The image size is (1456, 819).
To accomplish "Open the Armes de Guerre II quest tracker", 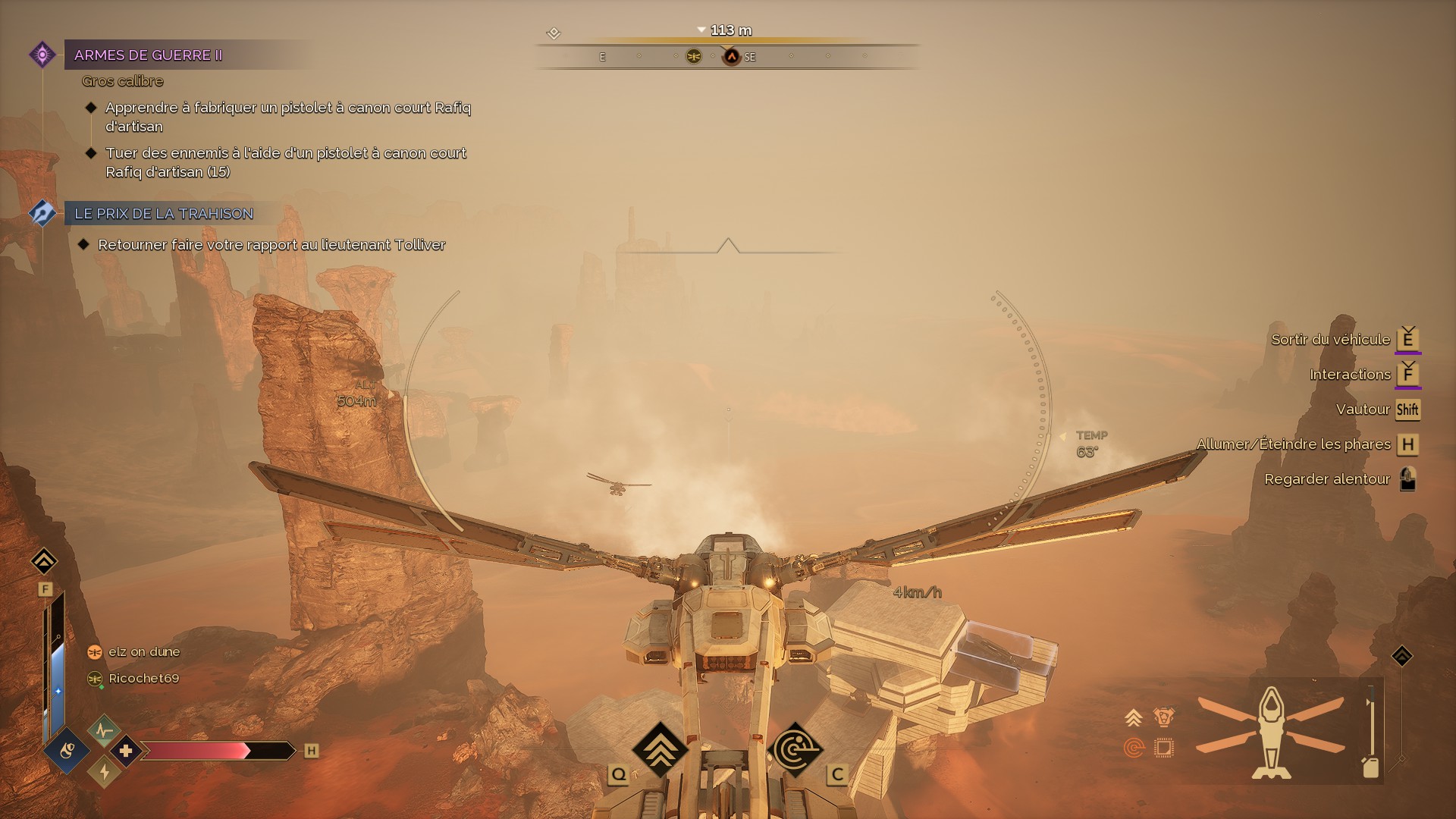I will pos(148,55).
